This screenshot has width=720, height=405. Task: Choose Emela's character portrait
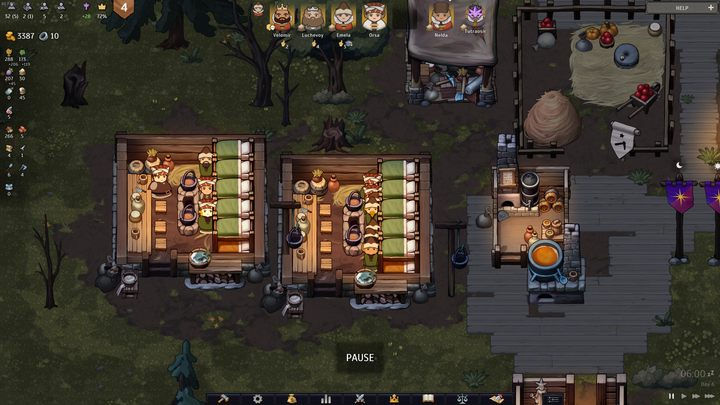click(343, 16)
